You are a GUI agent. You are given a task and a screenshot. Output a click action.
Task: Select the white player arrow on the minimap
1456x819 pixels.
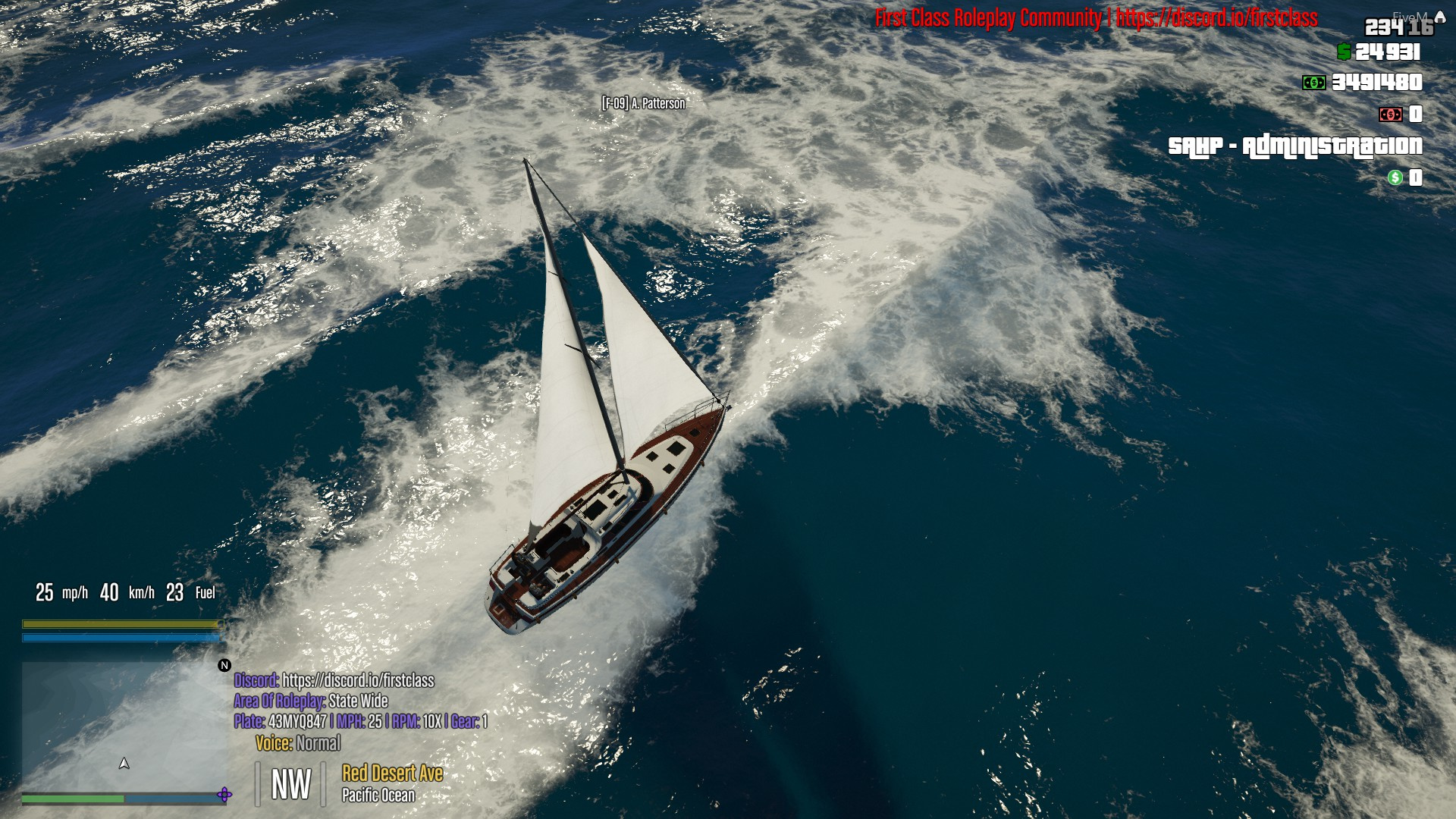pos(124,764)
